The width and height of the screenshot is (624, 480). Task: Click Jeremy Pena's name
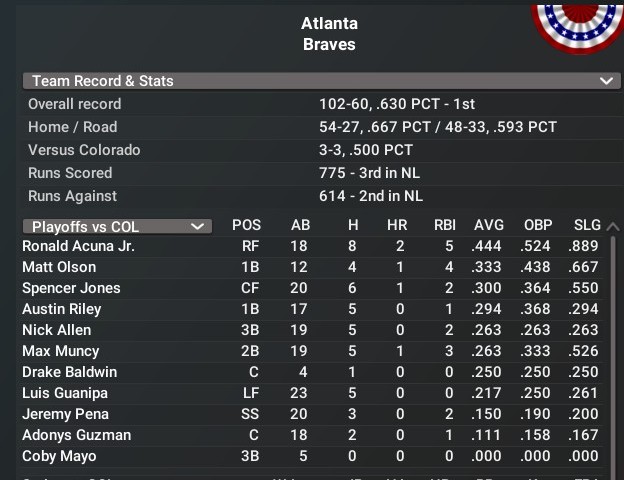coord(65,414)
